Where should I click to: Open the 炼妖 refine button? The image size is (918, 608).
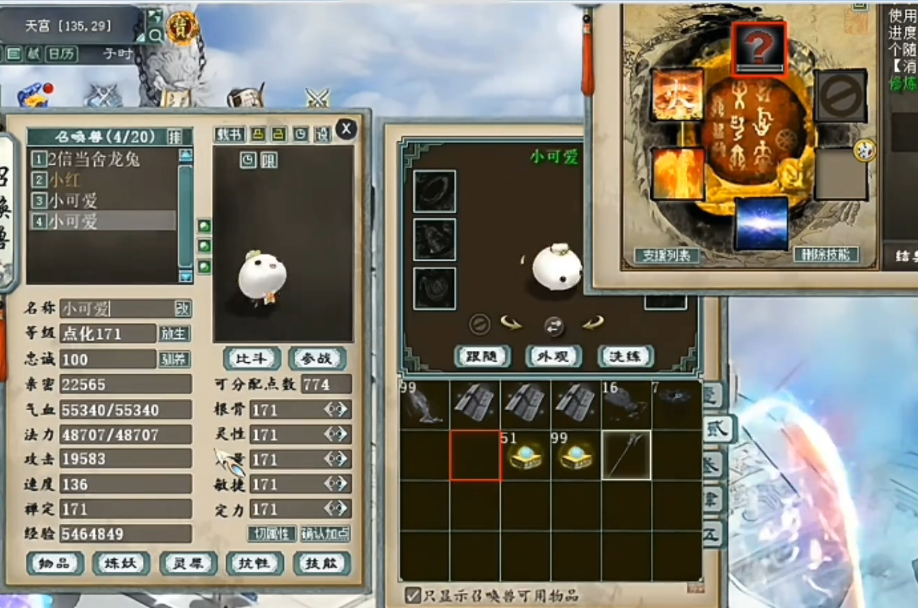pos(121,563)
